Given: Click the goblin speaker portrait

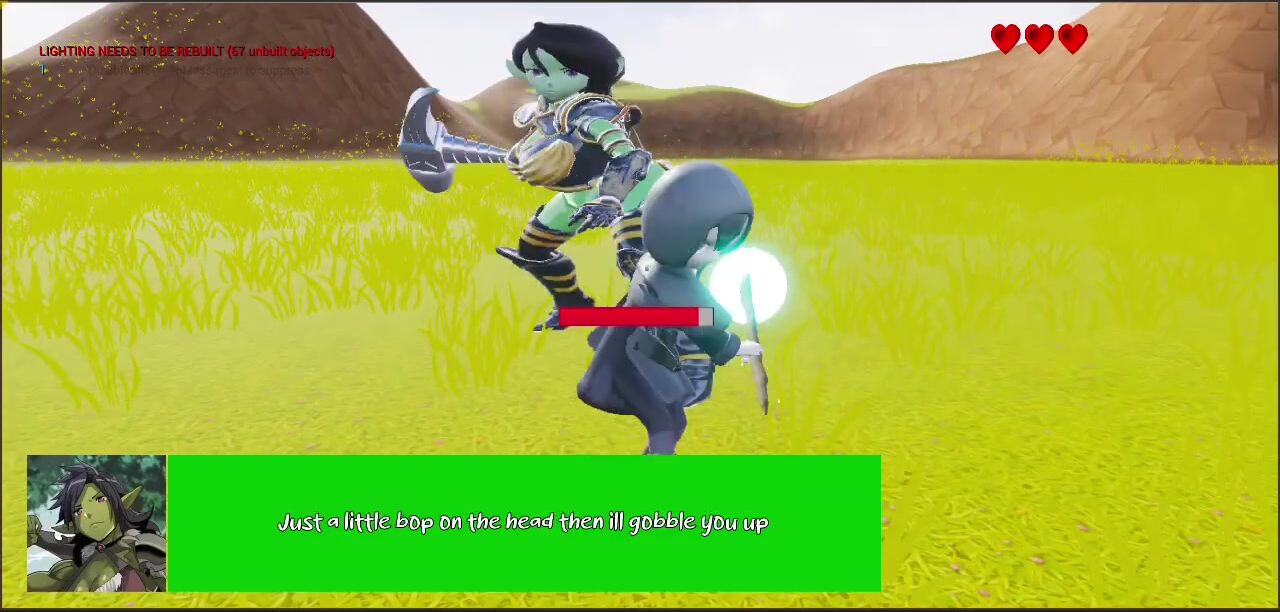Looking at the screenshot, I should [x=97, y=523].
